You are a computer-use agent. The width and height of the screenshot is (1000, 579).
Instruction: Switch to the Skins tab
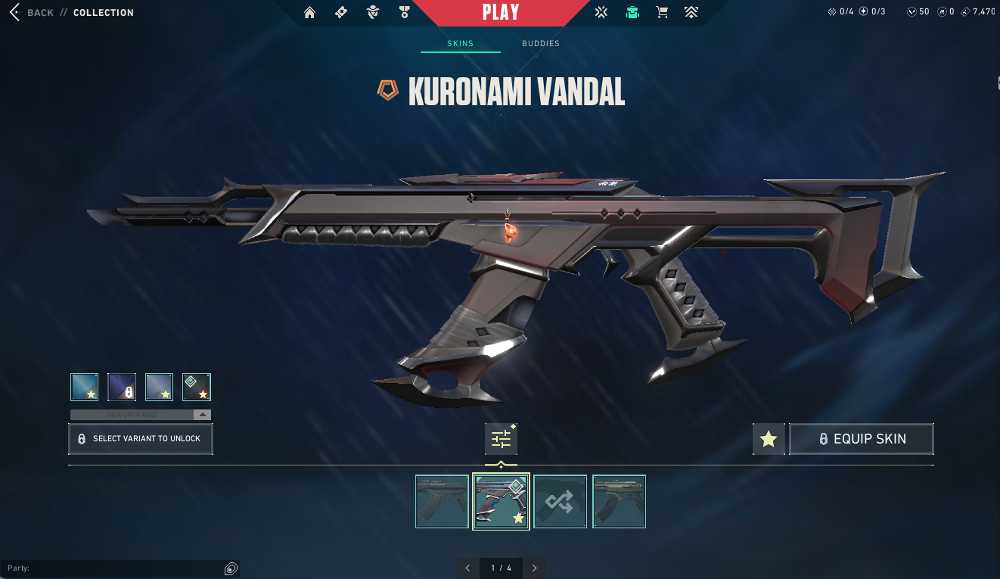point(460,44)
